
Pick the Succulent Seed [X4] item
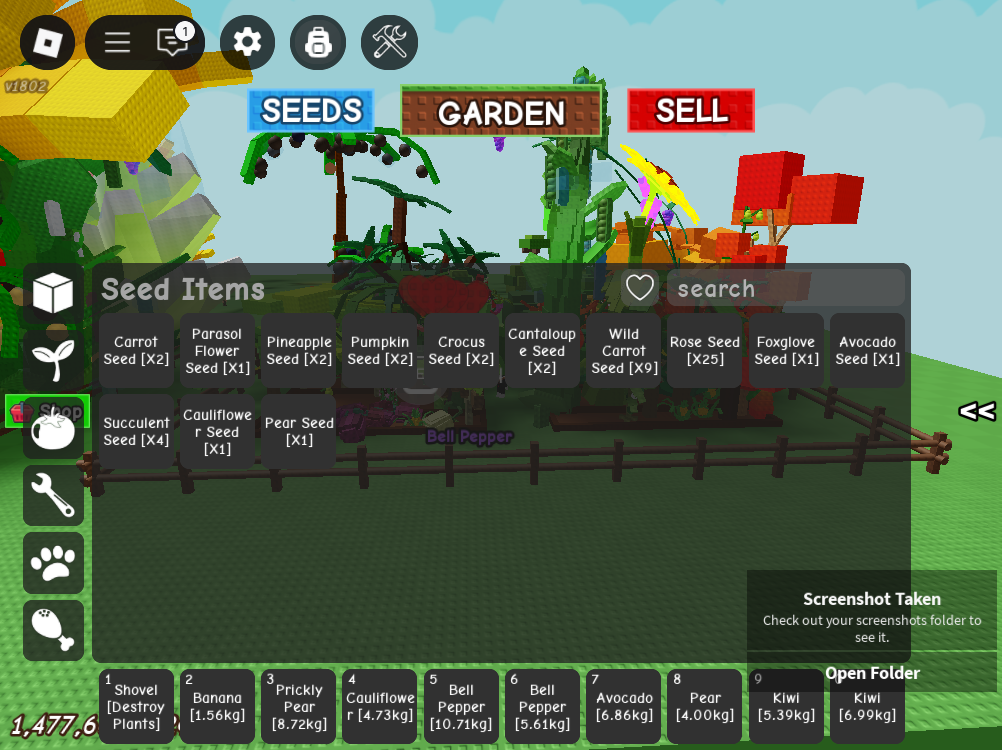click(136, 432)
